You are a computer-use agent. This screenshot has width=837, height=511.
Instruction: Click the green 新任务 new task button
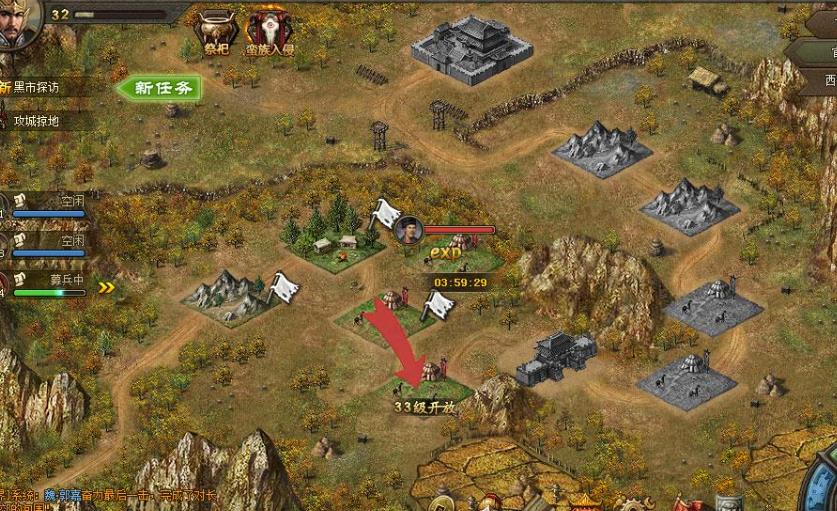pyautogui.click(x=158, y=88)
